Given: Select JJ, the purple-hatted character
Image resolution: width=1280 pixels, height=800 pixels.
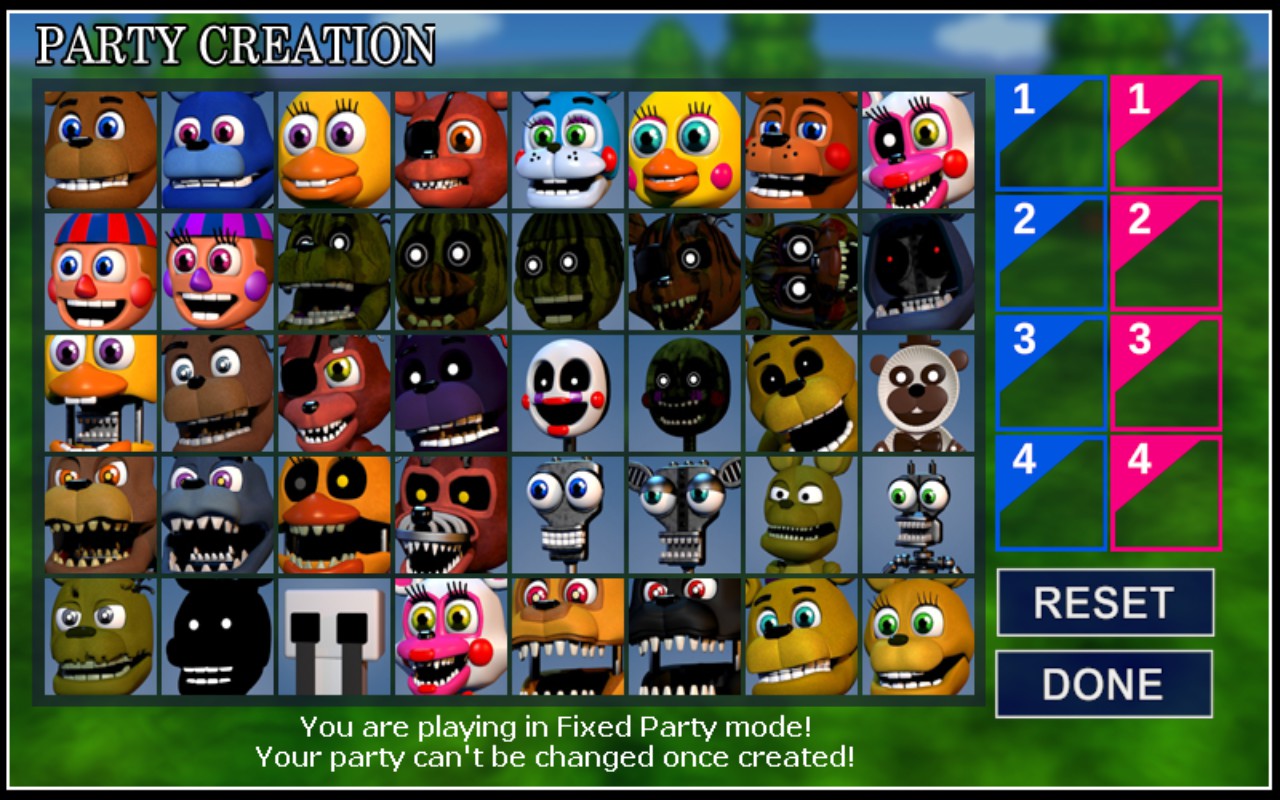Looking at the screenshot, I should click(x=216, y=270).
